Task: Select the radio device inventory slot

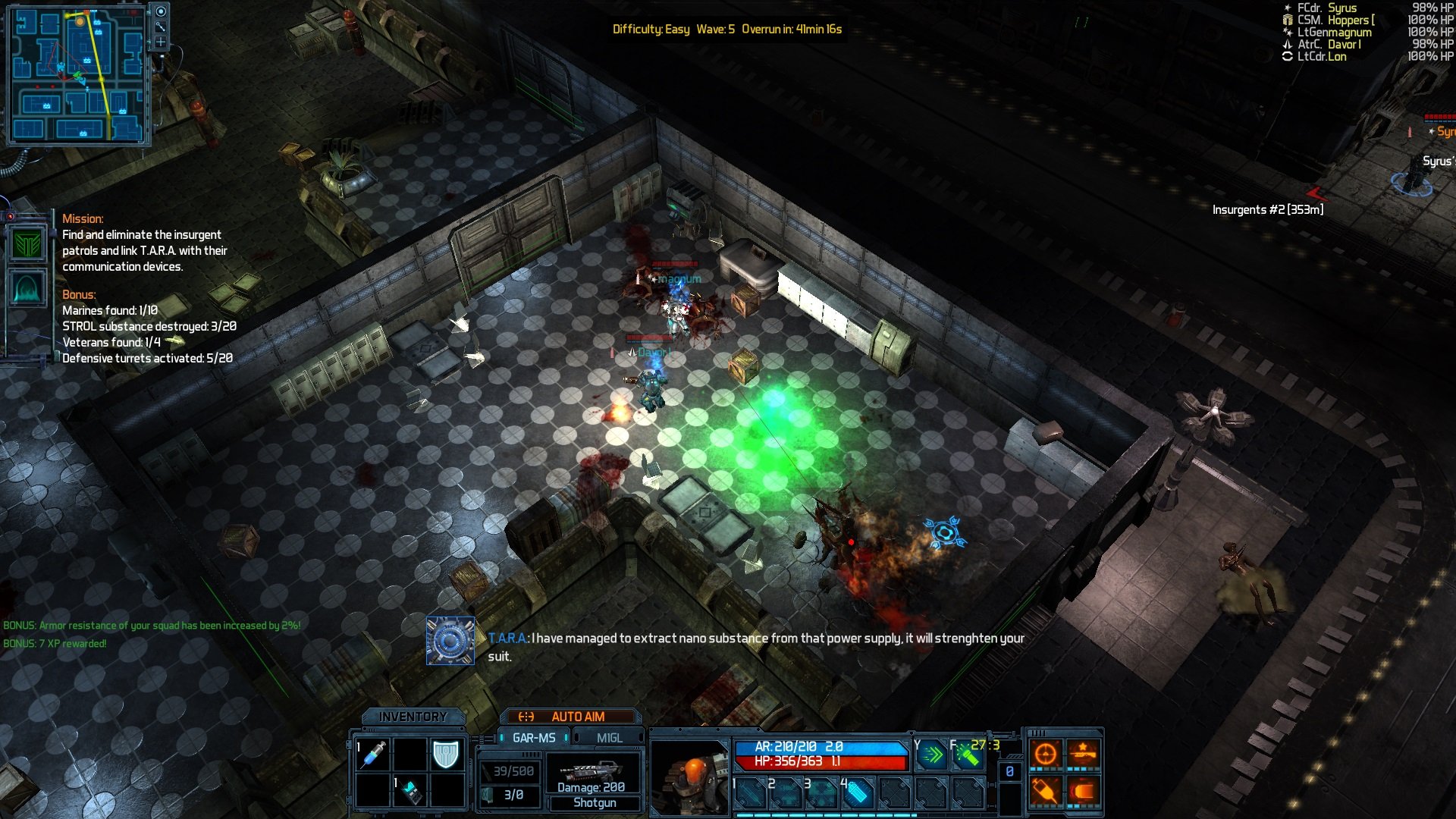Action: click(x=410, y=791)
